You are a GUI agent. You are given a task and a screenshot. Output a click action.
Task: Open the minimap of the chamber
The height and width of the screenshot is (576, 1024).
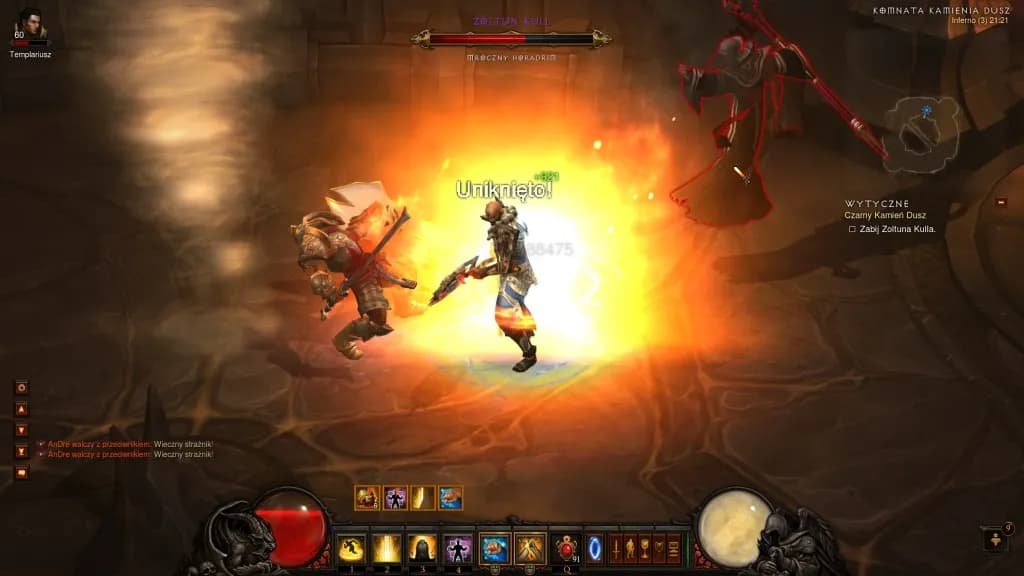pyautogui.click(x=927, y=131)
